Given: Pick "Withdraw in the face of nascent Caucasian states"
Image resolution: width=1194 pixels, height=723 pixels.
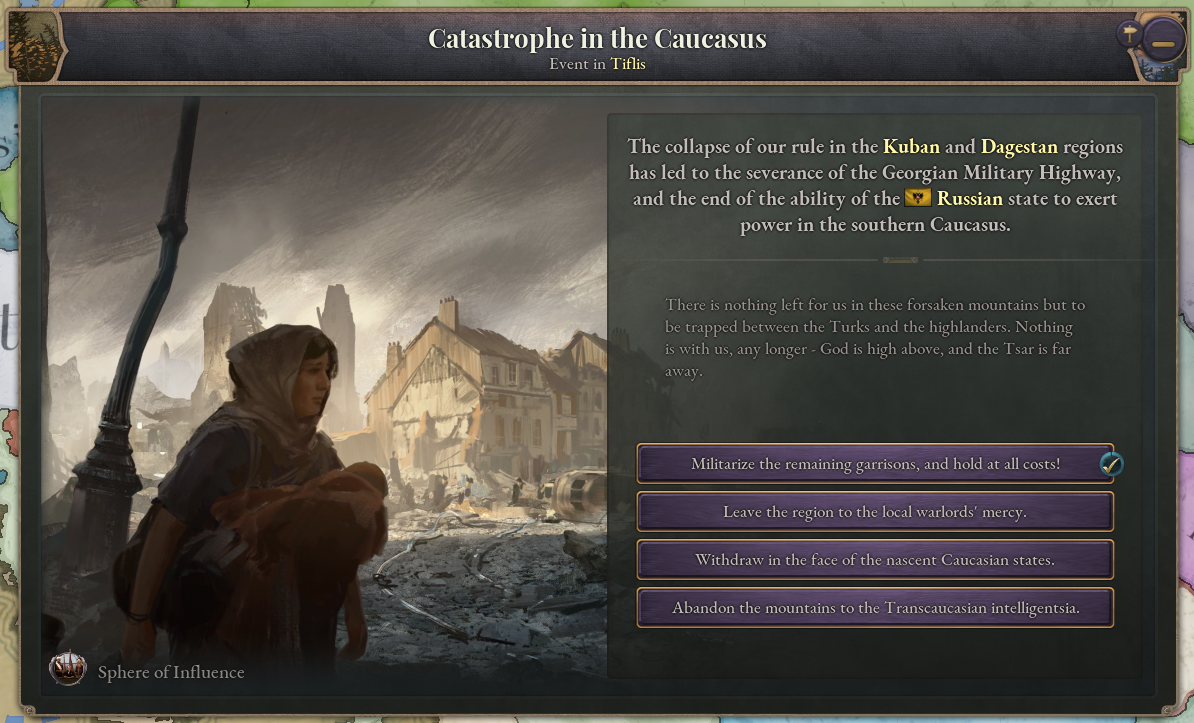Looking at the screenshot, I should coord(875,560).
